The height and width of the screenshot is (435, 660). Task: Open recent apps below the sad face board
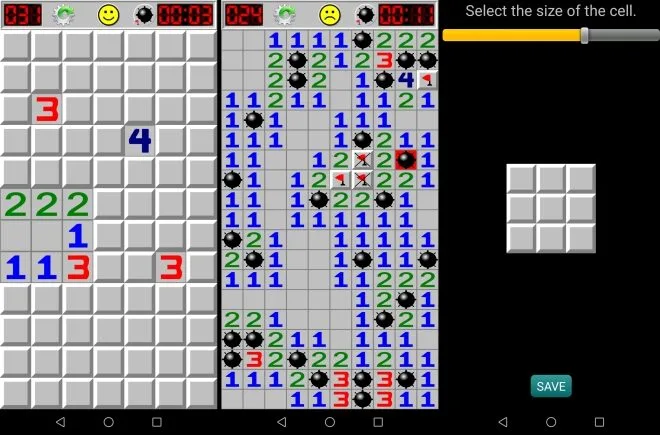pyautogui.click(x=377, y=422)
